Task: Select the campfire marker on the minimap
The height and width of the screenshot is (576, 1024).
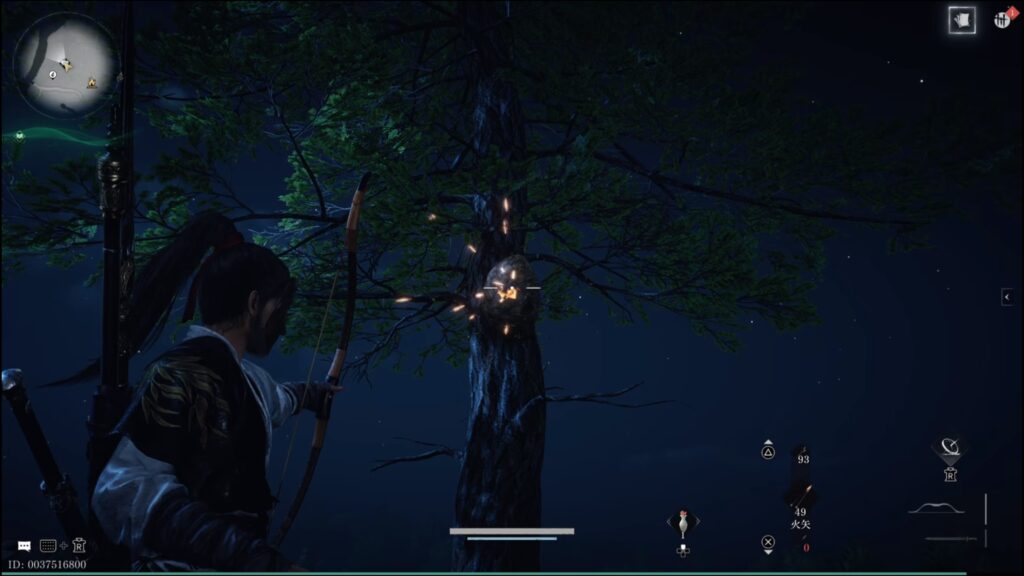Action: (91, 82)
